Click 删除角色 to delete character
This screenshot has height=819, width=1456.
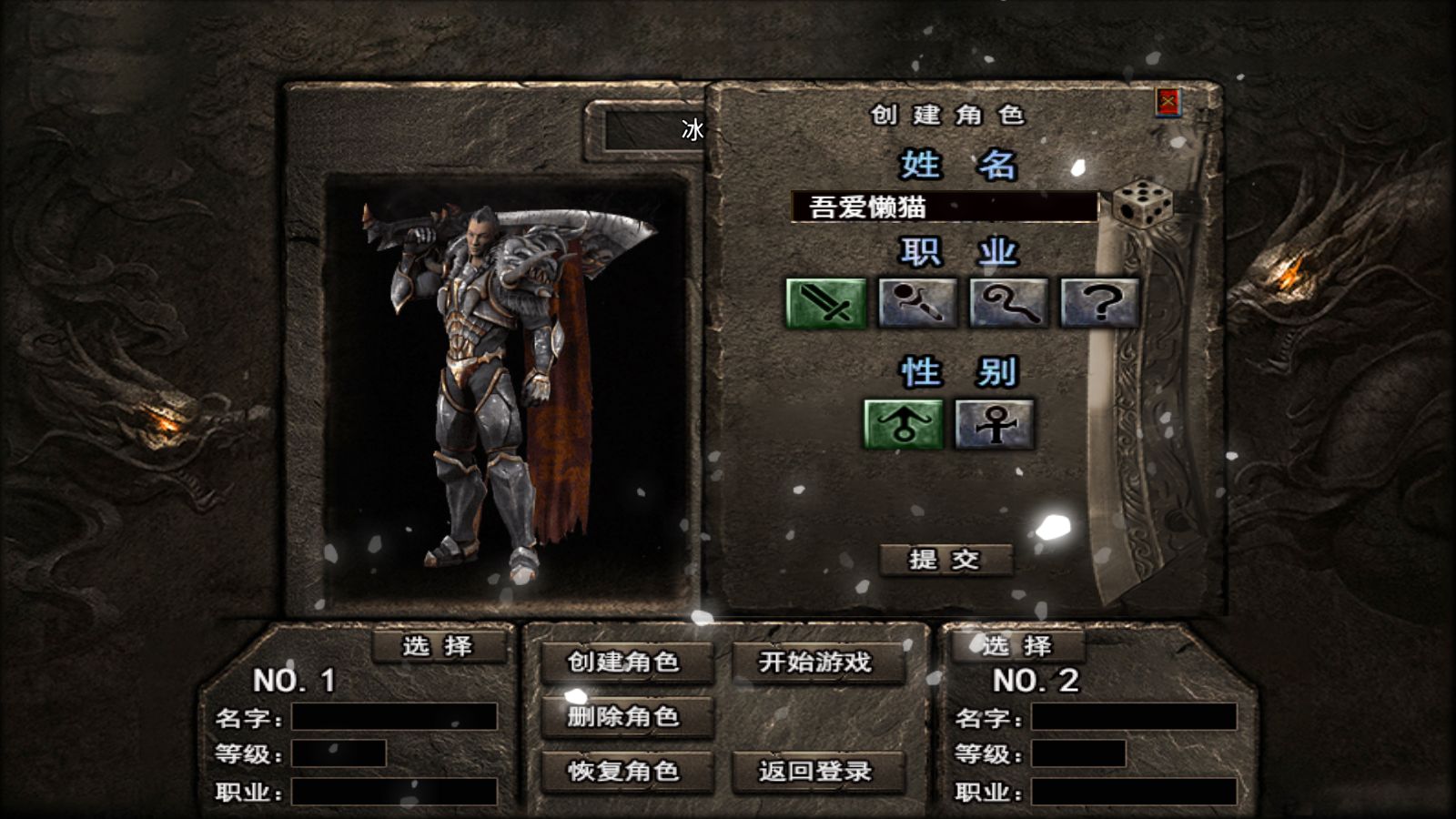pyautogui.click(x=624, y=717)
